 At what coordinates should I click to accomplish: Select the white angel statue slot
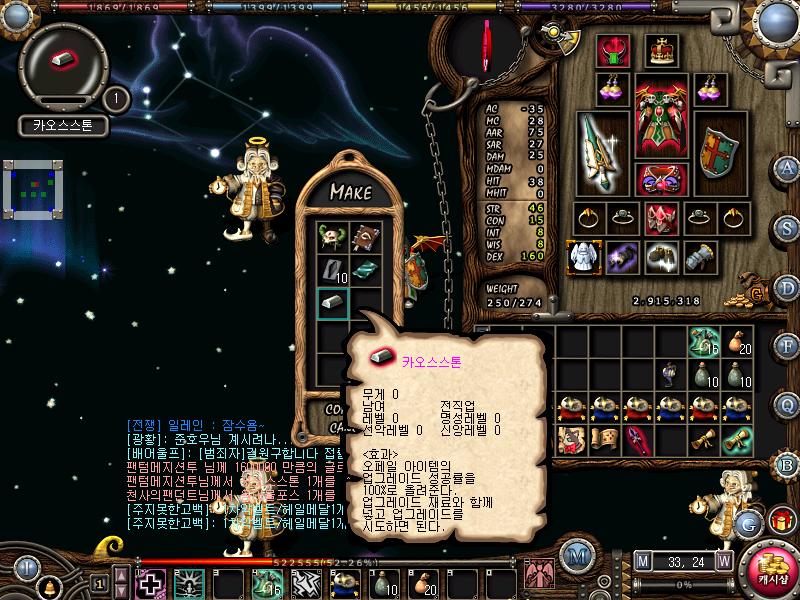(x=581, y=256)
